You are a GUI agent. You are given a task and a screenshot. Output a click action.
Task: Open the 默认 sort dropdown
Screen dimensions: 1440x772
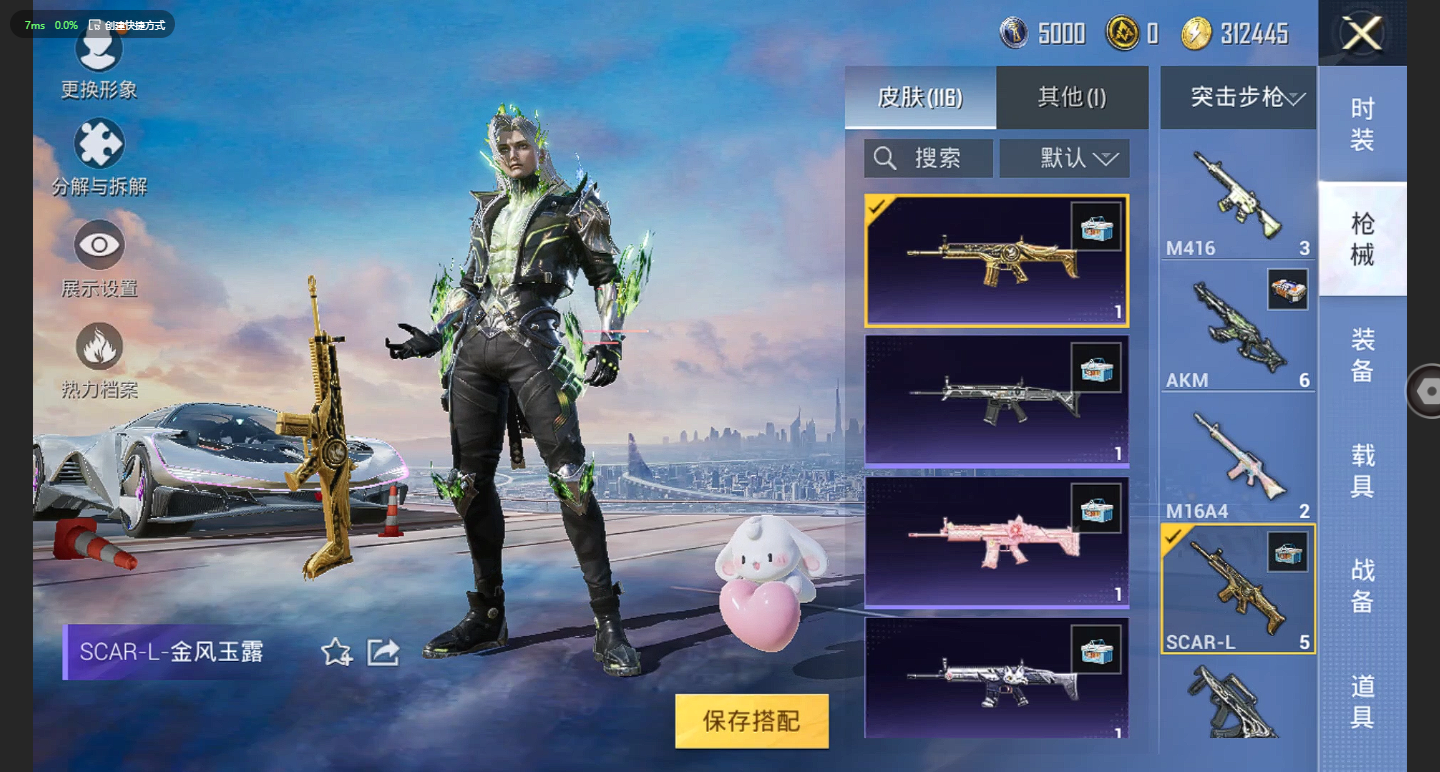[1065, 158]
